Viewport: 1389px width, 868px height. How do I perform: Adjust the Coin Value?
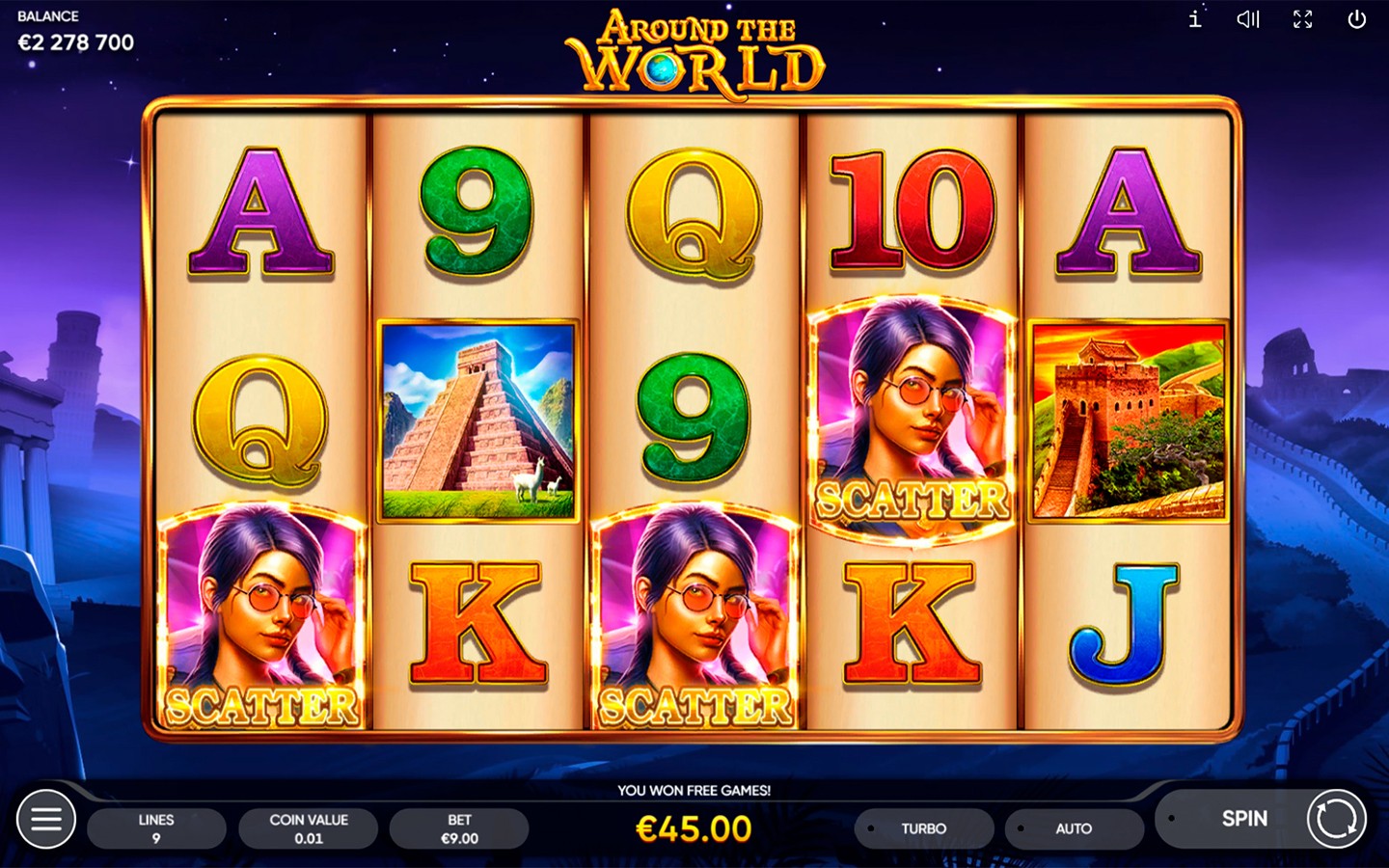[x=308, y=828]
